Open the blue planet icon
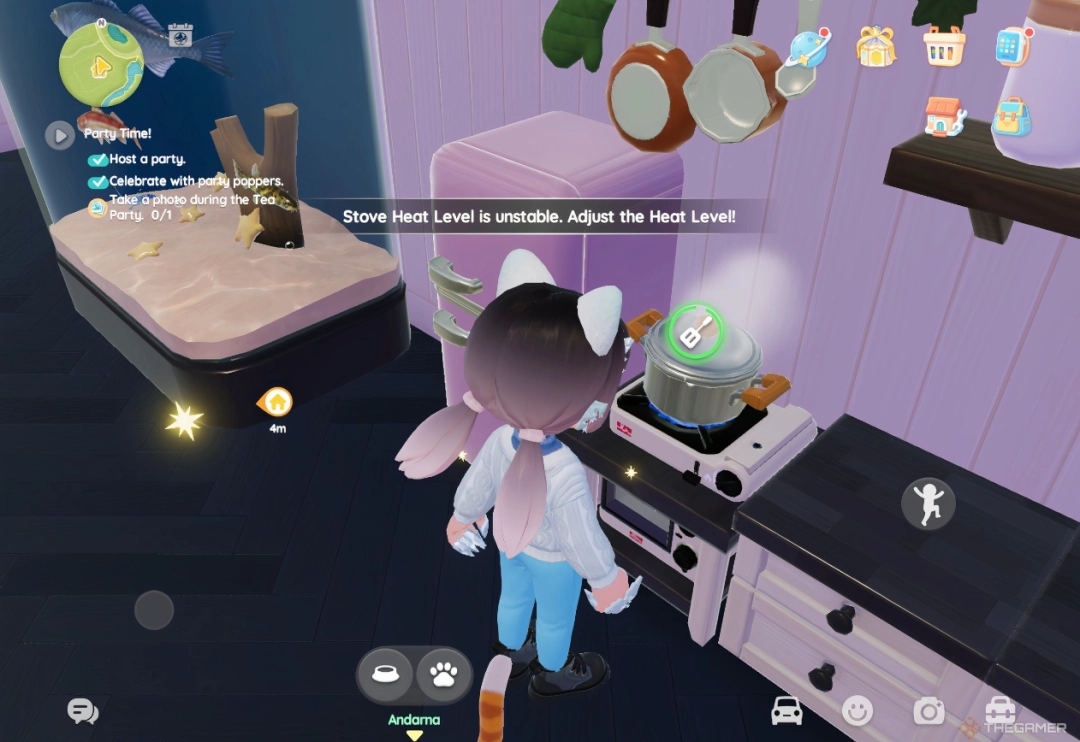The height and width of the screenshot is (742, 1080). (x=808, y=47)
